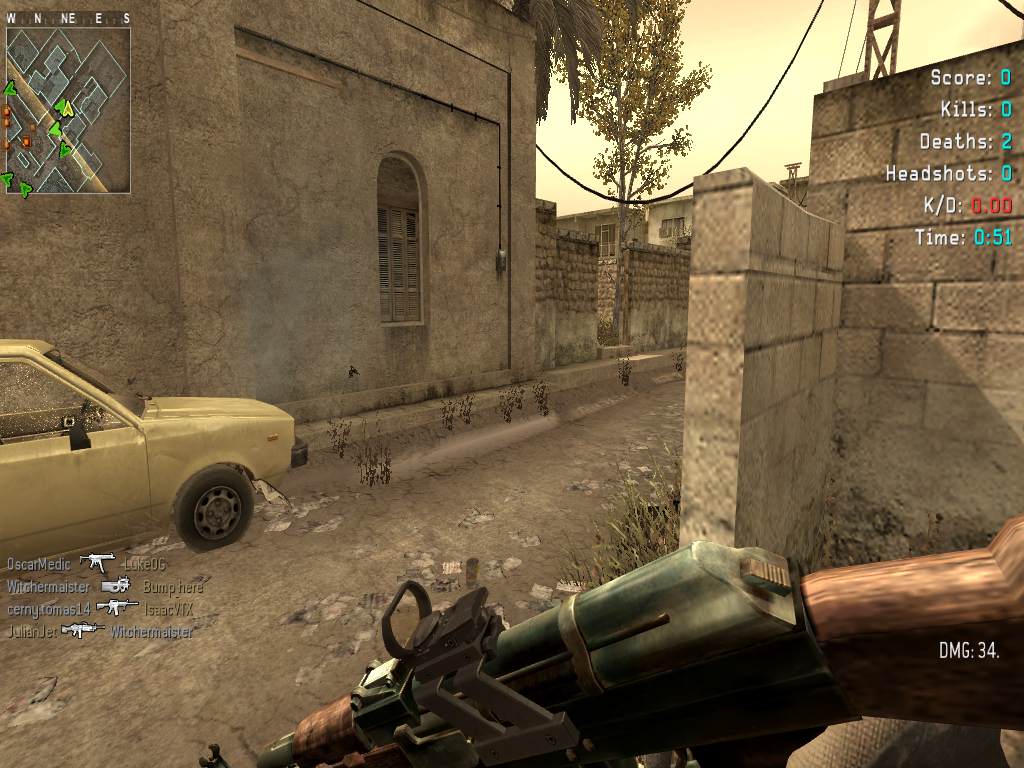
Task: Click the minimap in the corner
Action: click(68, 110)
